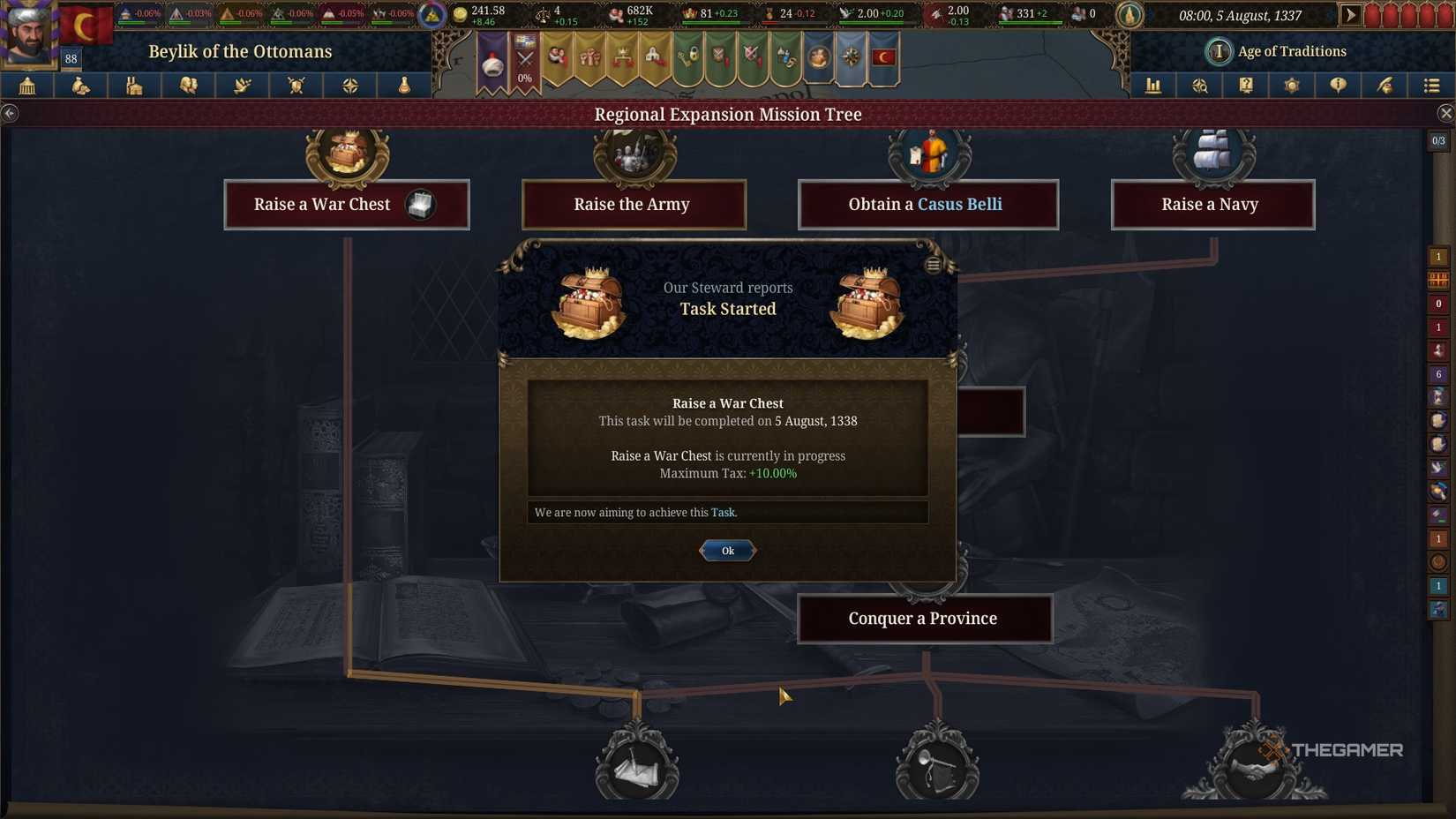Open the economy panel with the money bags icon
The height and width of the screenshot is (819, 1456).
(x=80, y=86)
